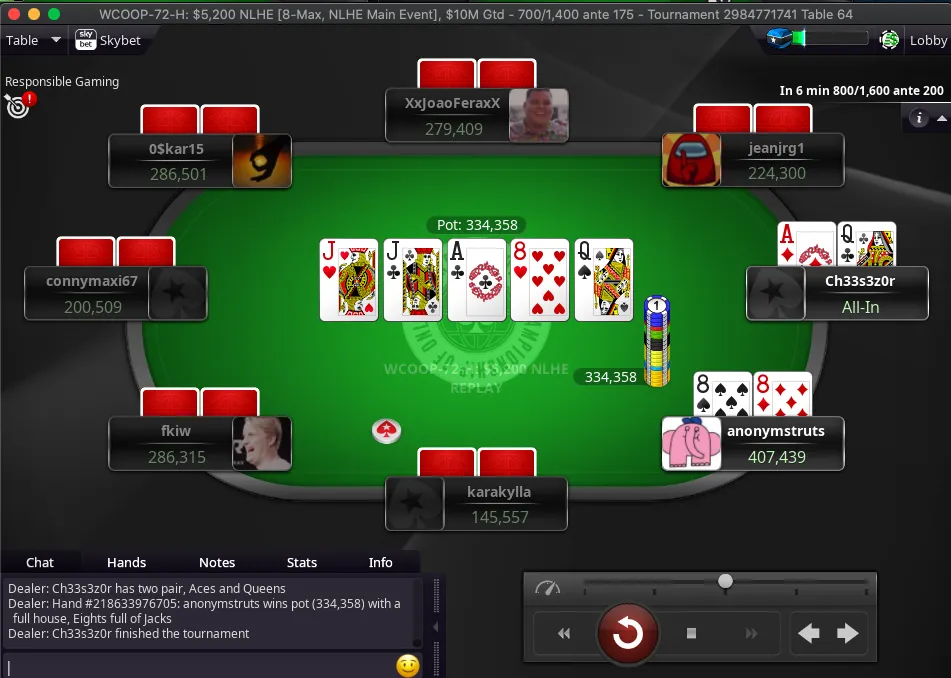The image size is (951, 678).
Task: Select the Chat tab
Action: pos(40,563)
